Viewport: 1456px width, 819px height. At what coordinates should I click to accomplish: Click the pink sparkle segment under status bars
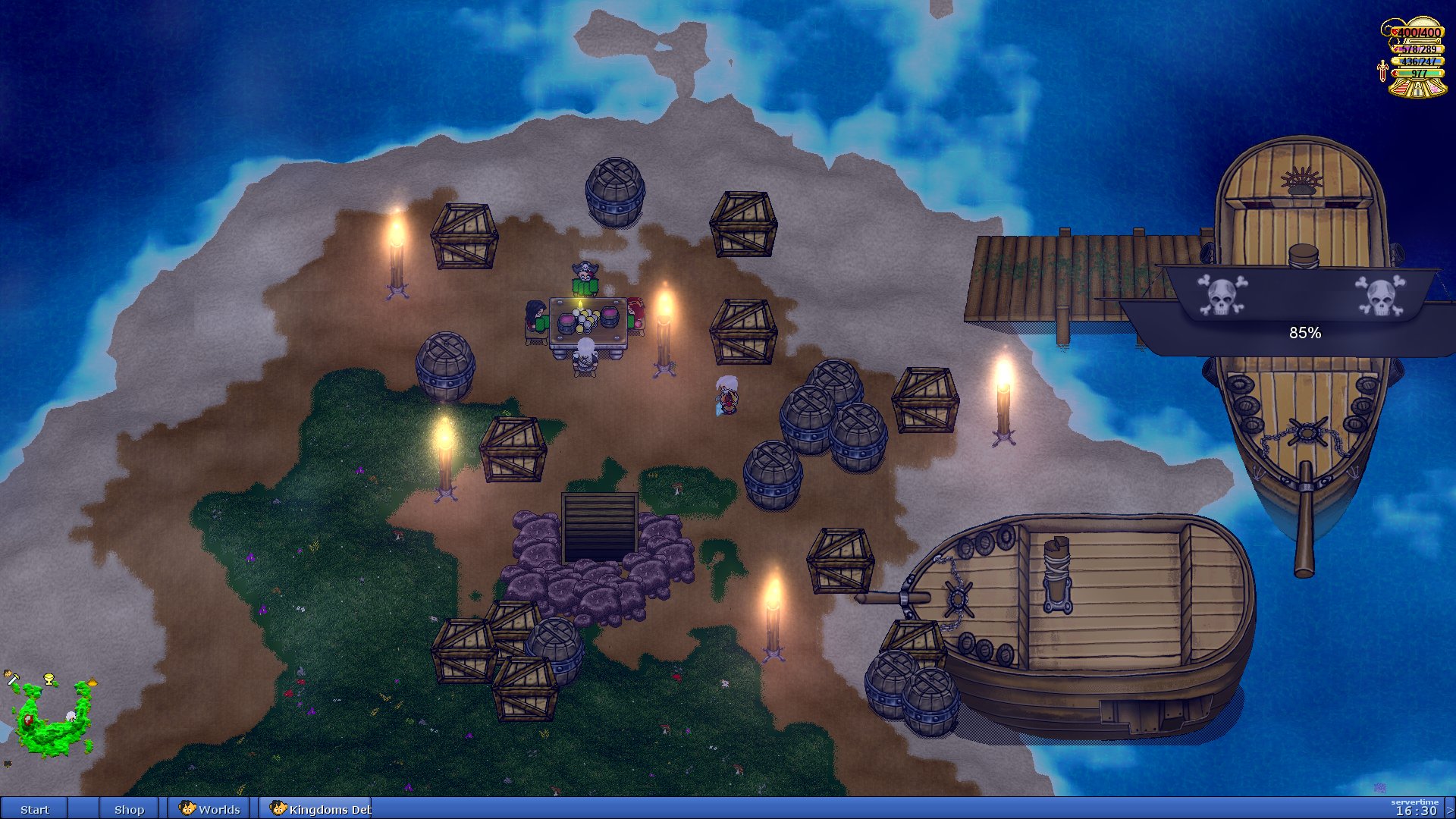click(1434, 89)
